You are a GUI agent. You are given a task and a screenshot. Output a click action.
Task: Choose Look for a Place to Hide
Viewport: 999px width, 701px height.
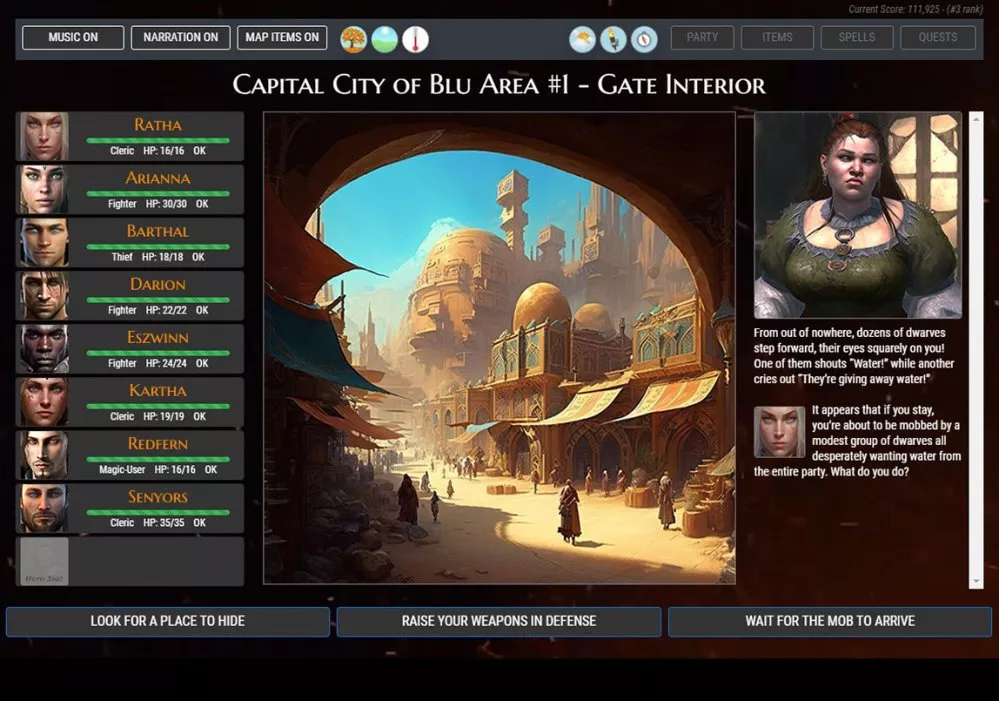(x=168, y=621)
